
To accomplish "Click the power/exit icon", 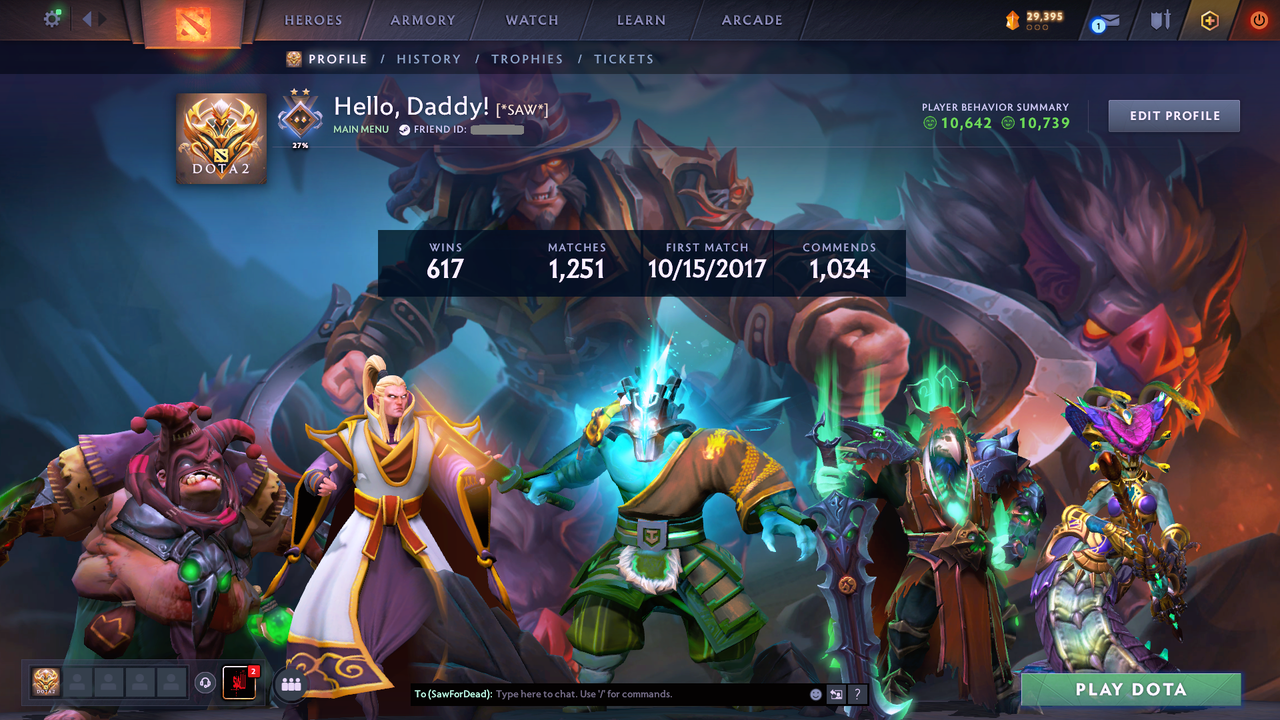I will coord(1257,19).
